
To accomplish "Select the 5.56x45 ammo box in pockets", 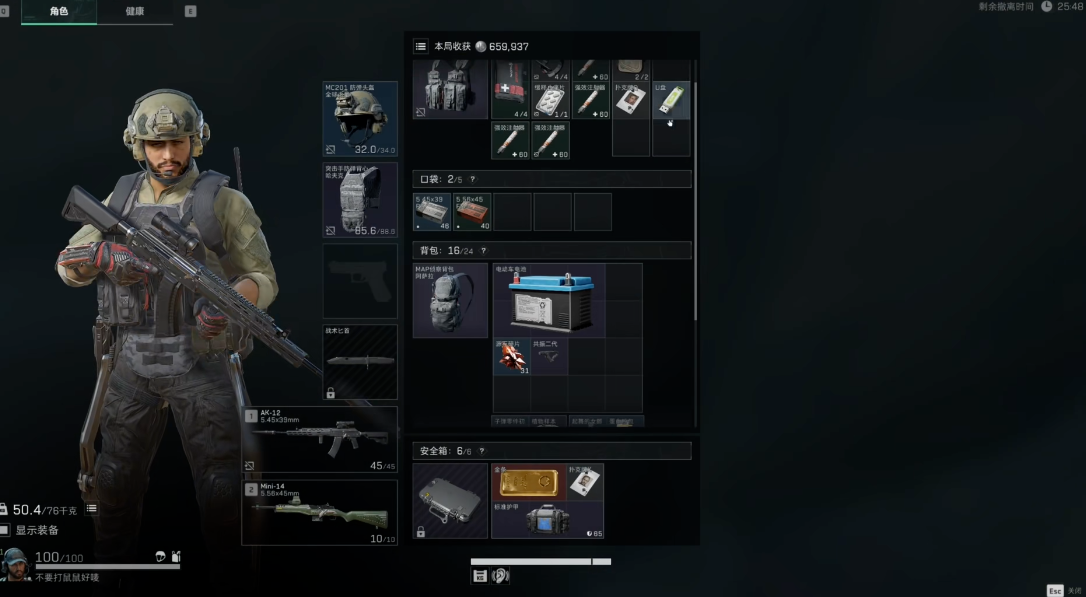I will click(472, 212).
